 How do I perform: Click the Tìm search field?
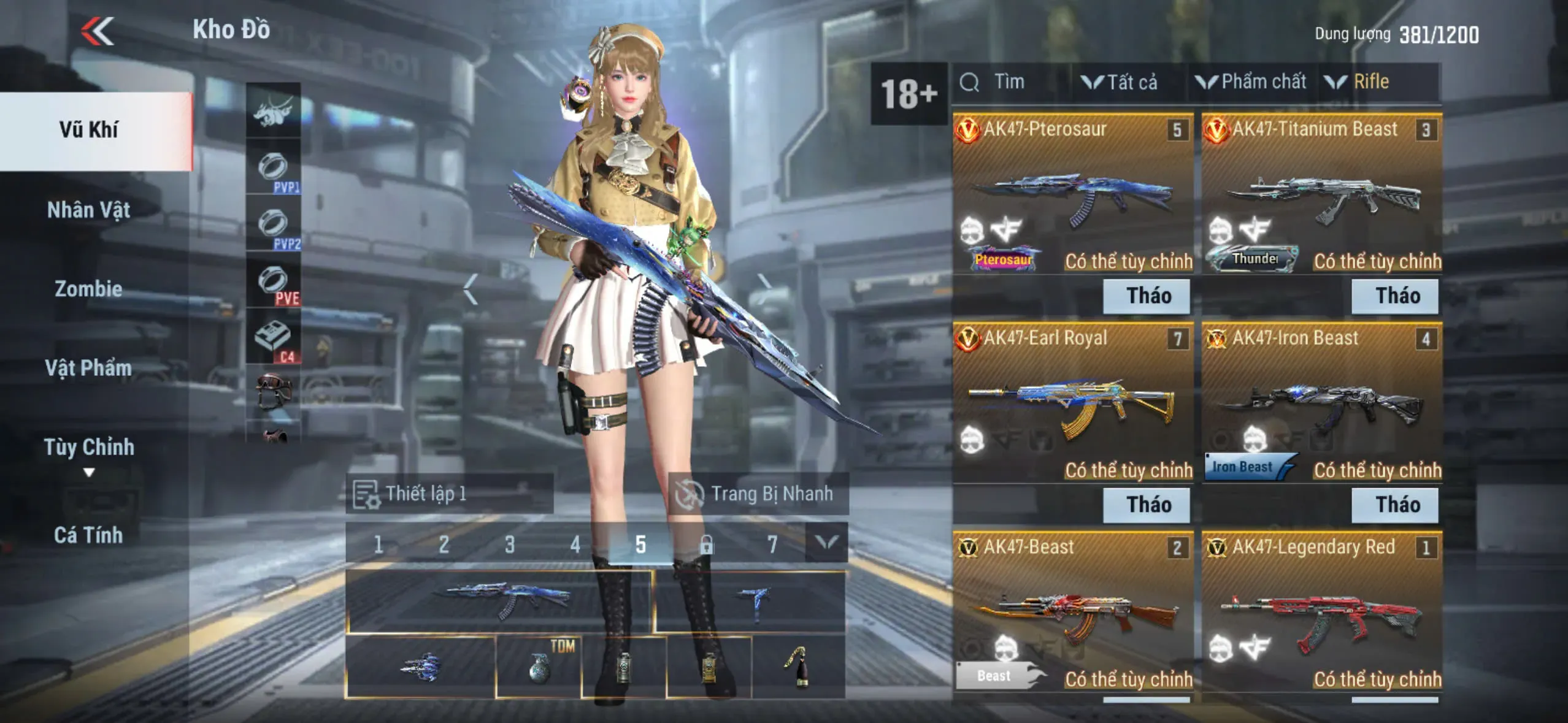1009,82
